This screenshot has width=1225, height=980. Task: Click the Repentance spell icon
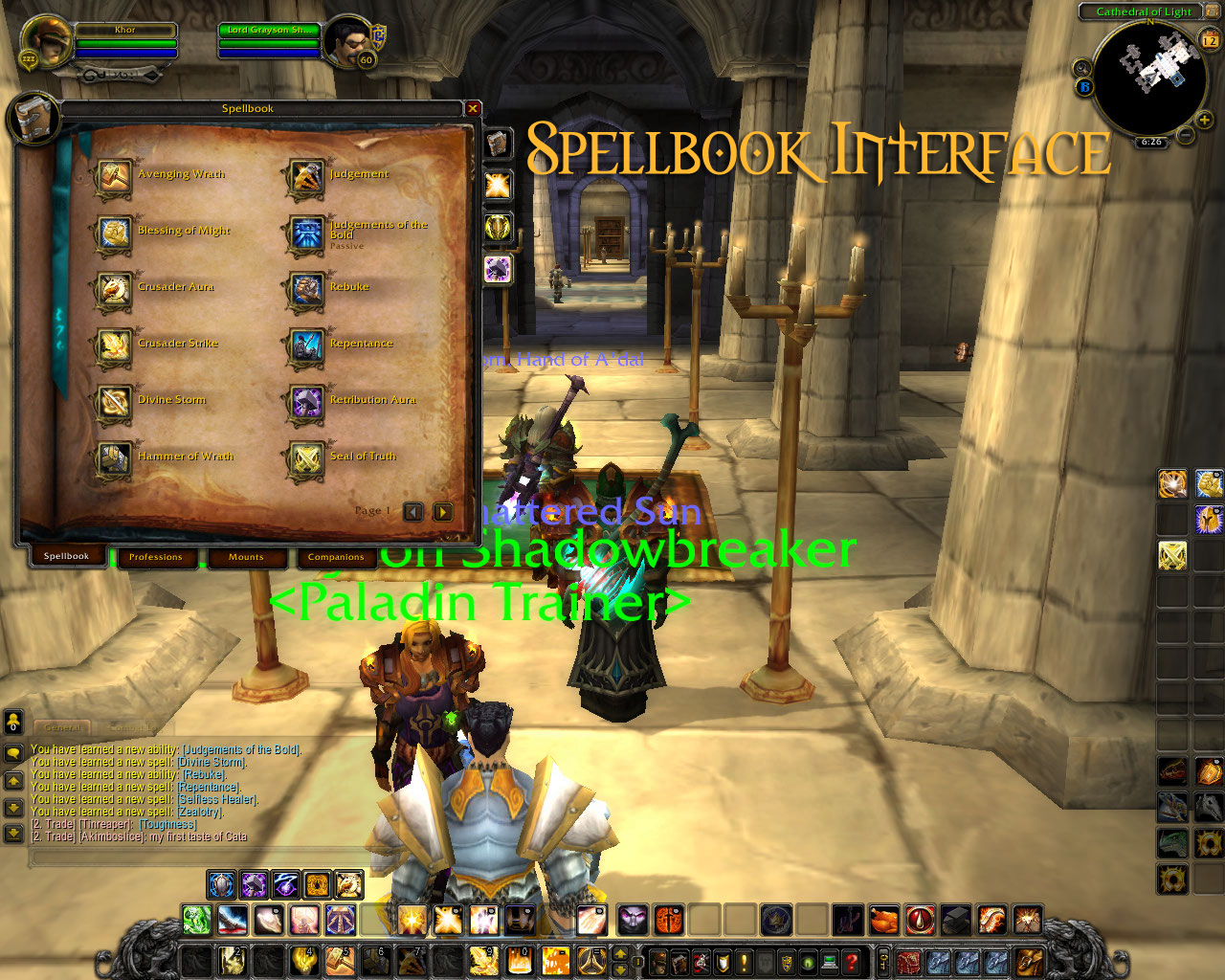tap(306, 347)
